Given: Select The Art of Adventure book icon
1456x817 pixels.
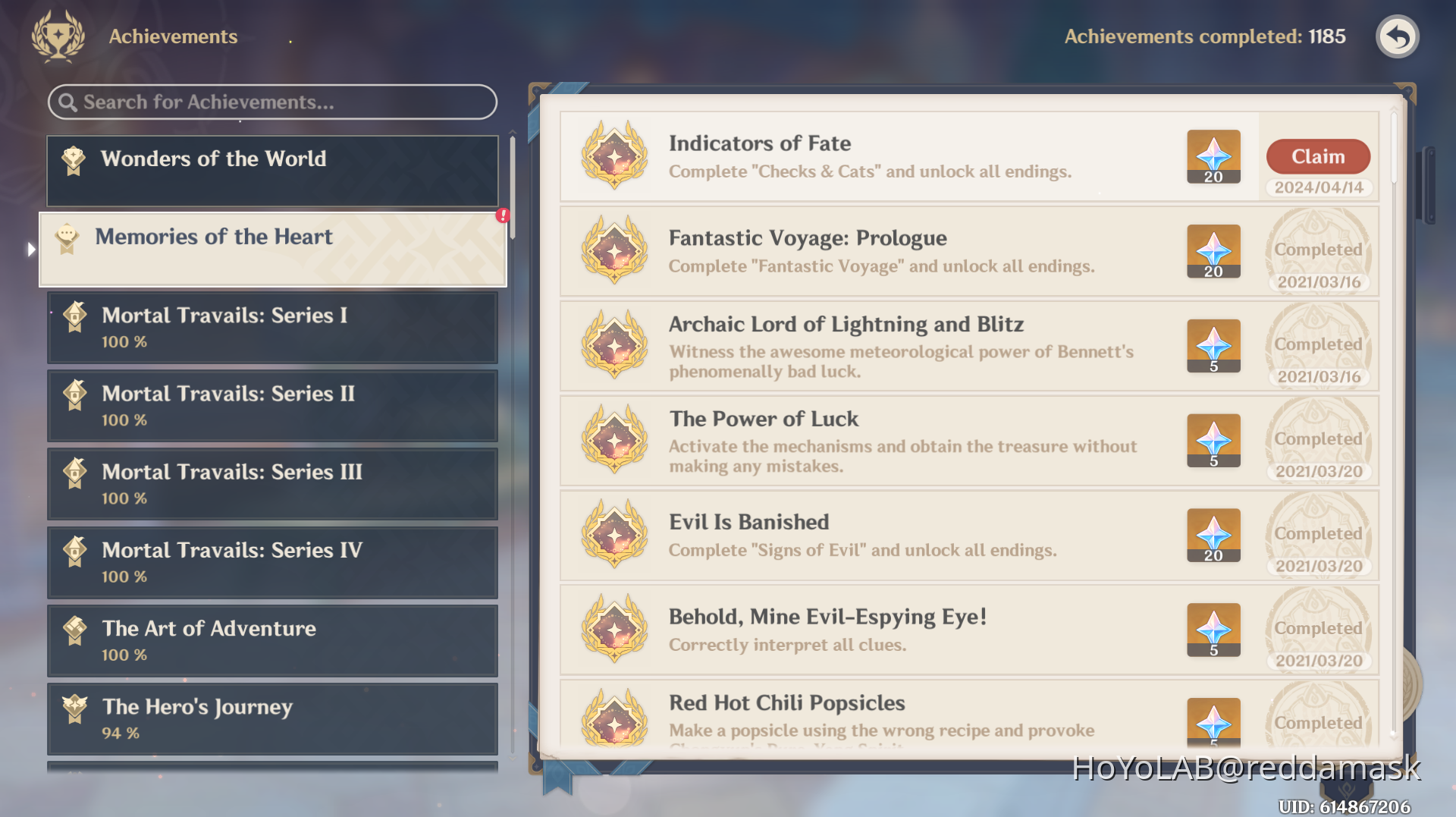Looking at the screenshot, I should (x=74, y=630).
